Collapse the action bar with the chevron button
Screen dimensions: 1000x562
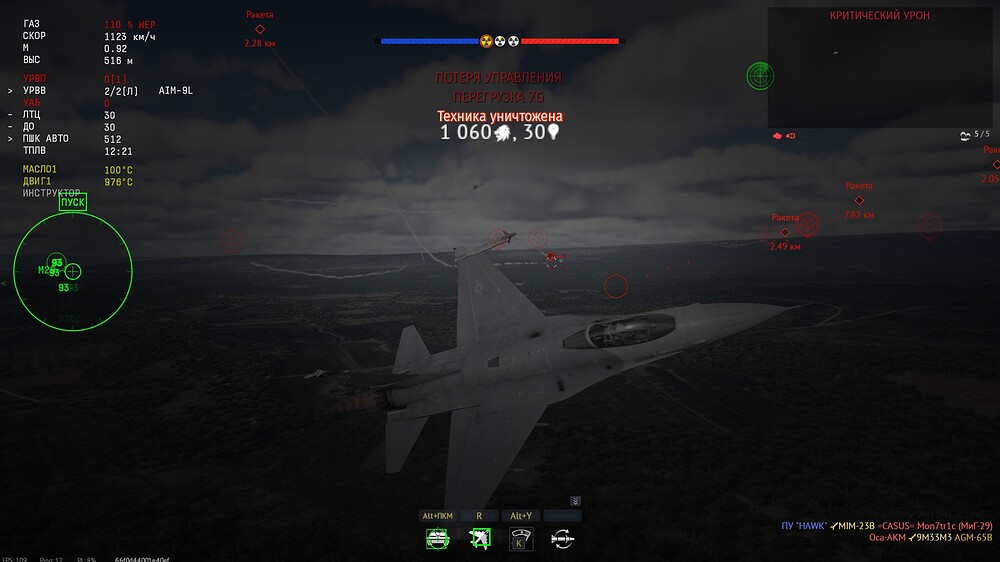click(575, 501)
